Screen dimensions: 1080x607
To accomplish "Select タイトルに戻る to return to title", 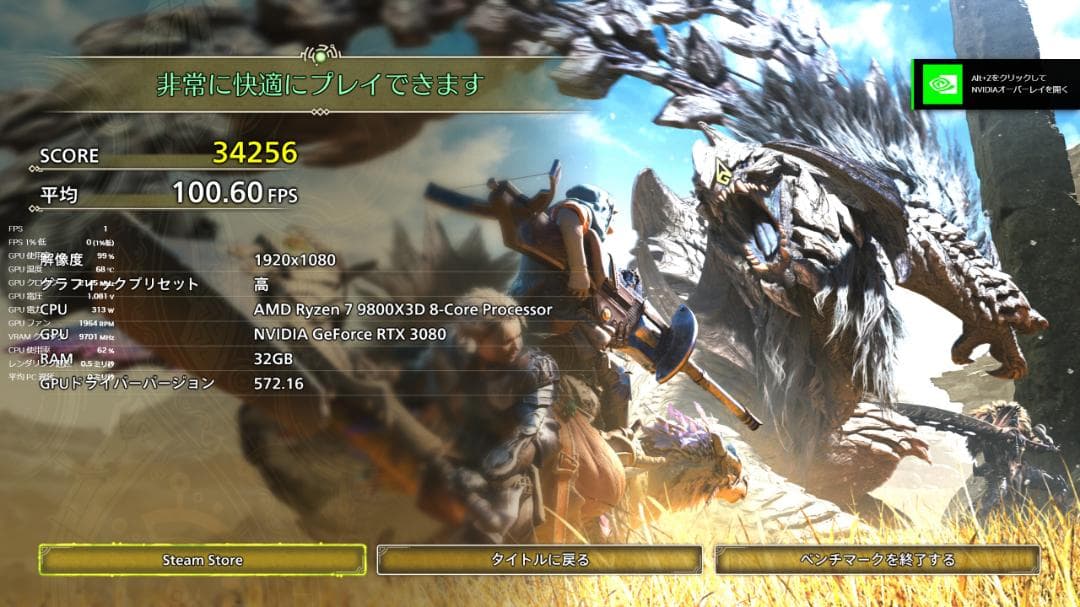I will [x=540, y=560].
